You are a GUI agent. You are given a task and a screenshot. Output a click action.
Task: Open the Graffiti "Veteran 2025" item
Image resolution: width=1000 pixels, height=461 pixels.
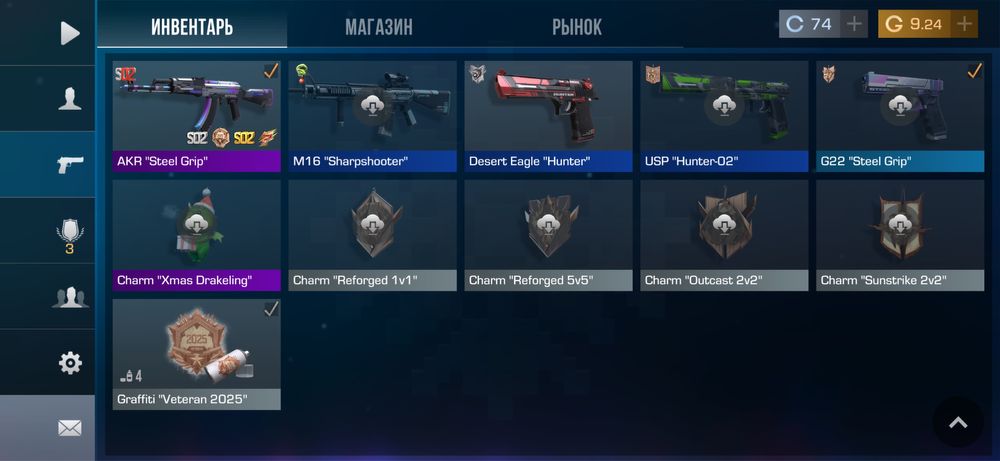[x=196, y=354]
